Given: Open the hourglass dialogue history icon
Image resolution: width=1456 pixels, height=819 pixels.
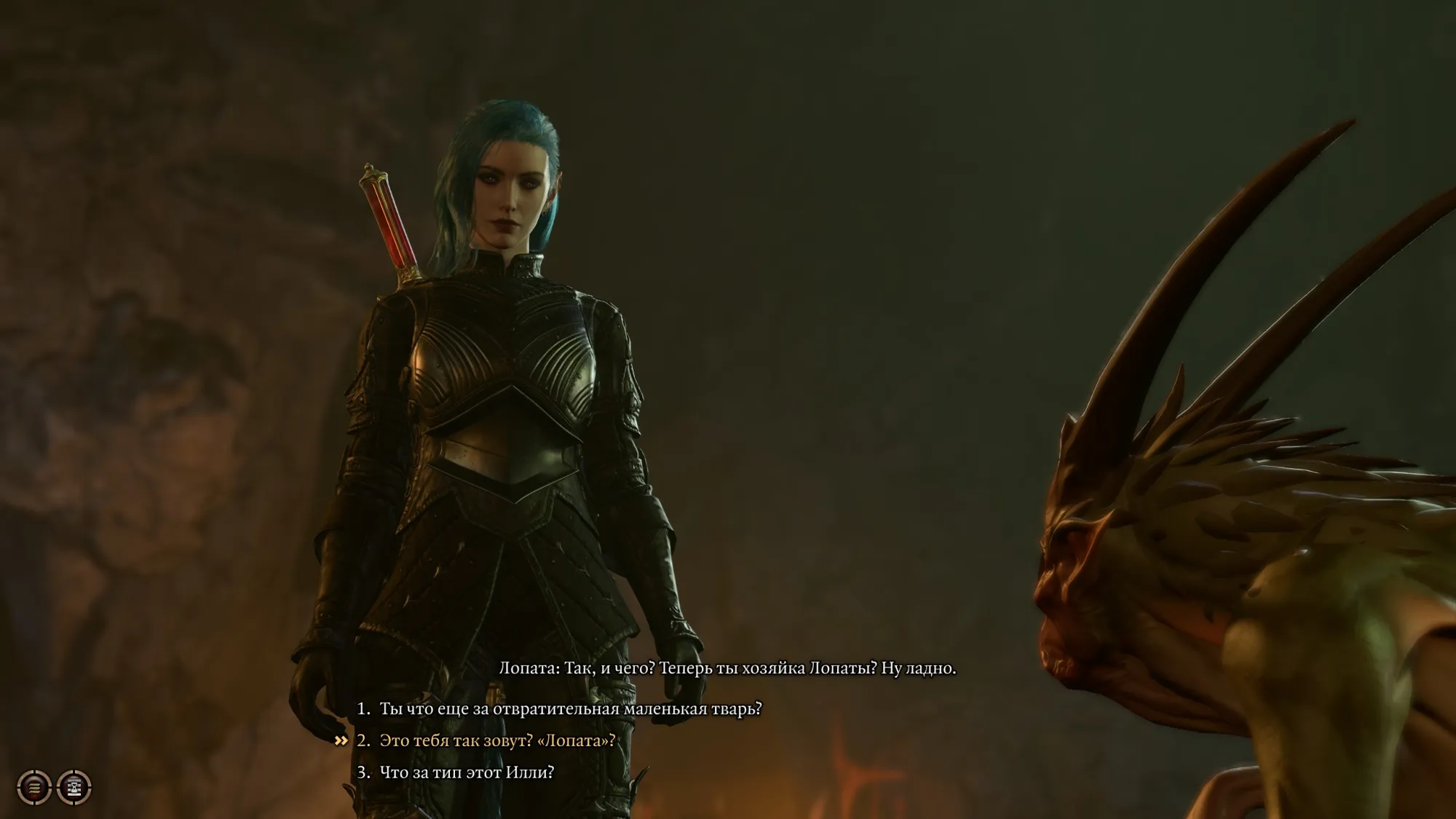Looking at the screenshot, I should click(x=74, y=787).
